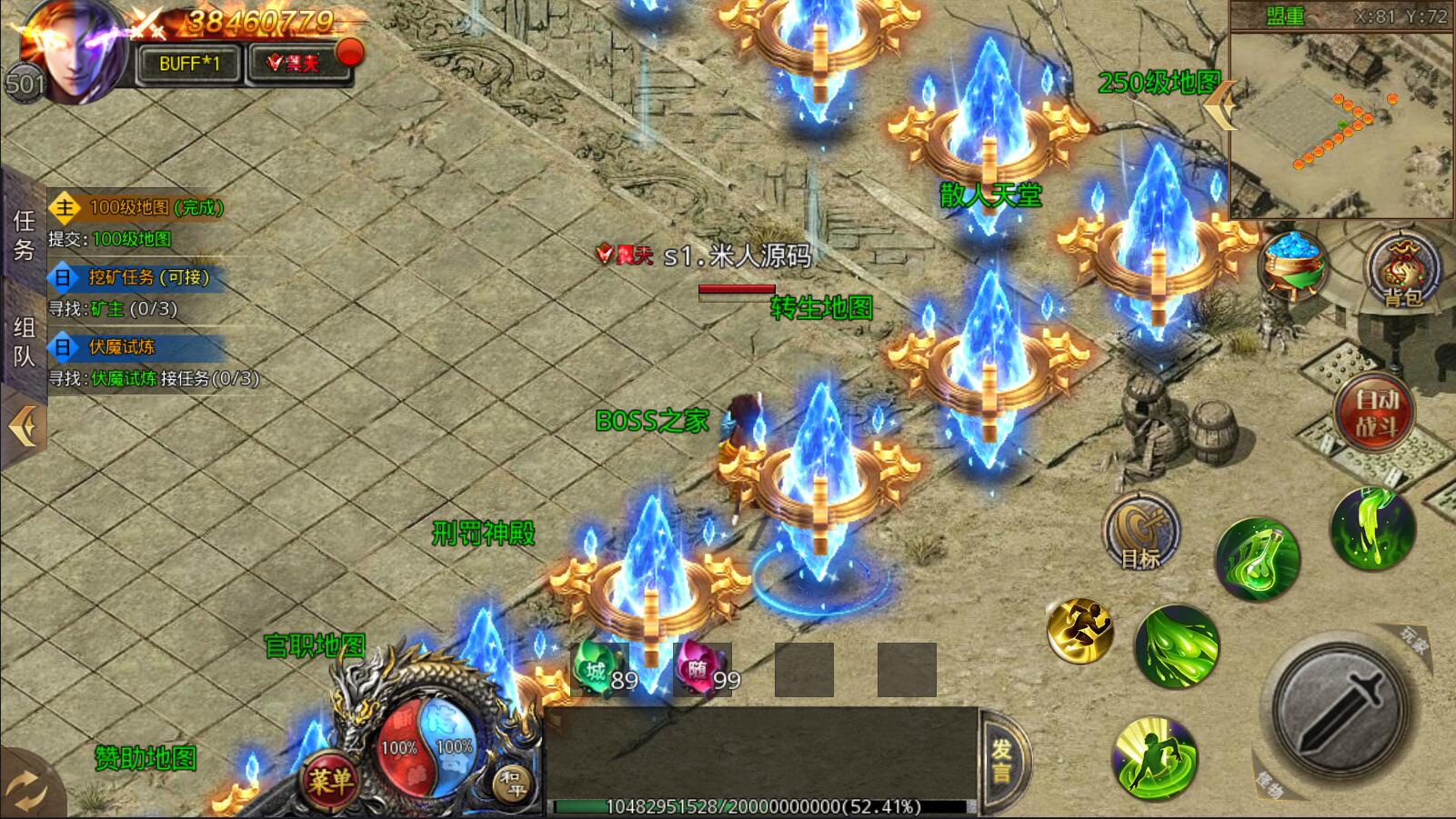1456x819 pixels.
Task: Use the 城 town scroll item
Action: coord(600,673)
